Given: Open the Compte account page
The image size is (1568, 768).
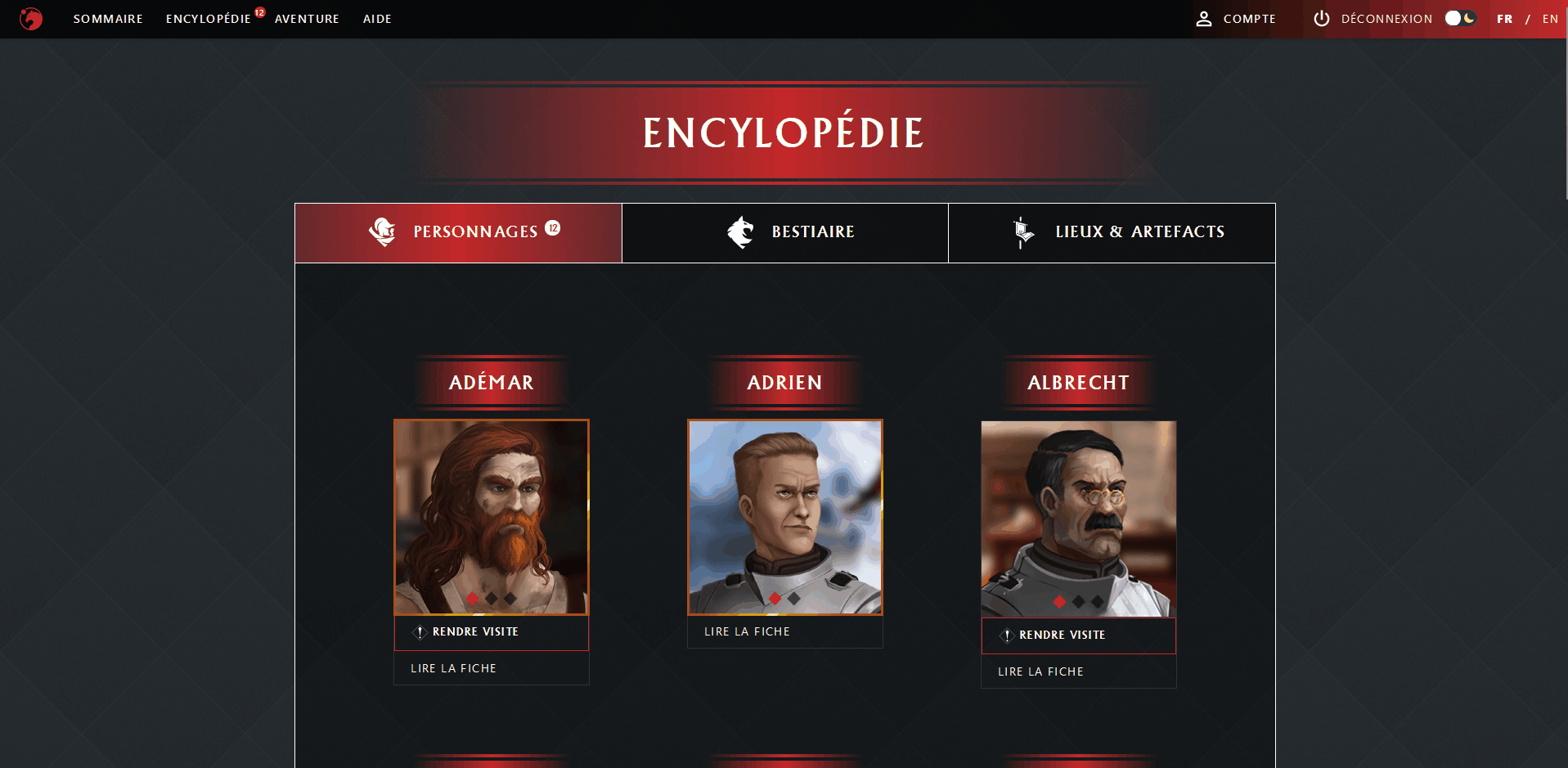Looking at the screenshot, I should (1236, 19).
